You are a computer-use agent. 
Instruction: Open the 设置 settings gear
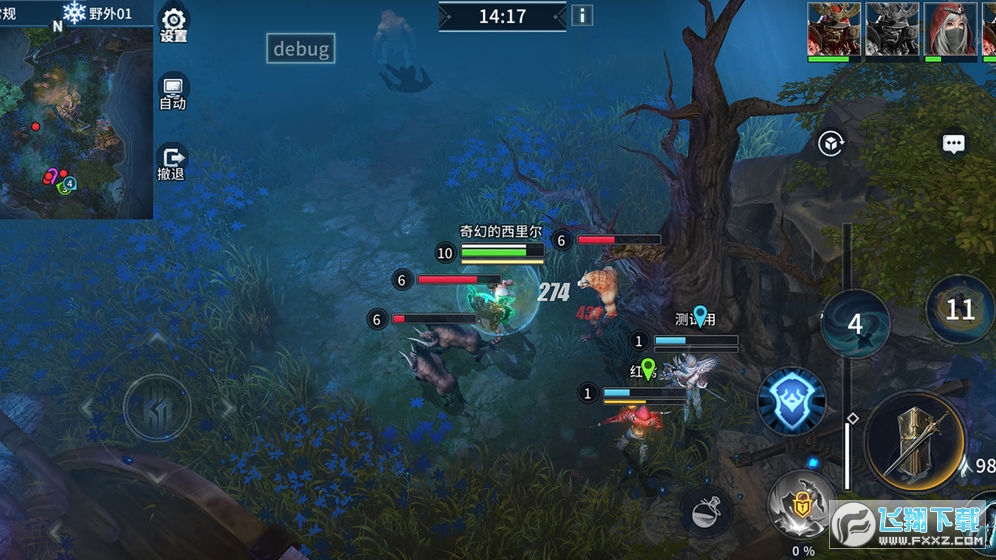tap(174, 24)
